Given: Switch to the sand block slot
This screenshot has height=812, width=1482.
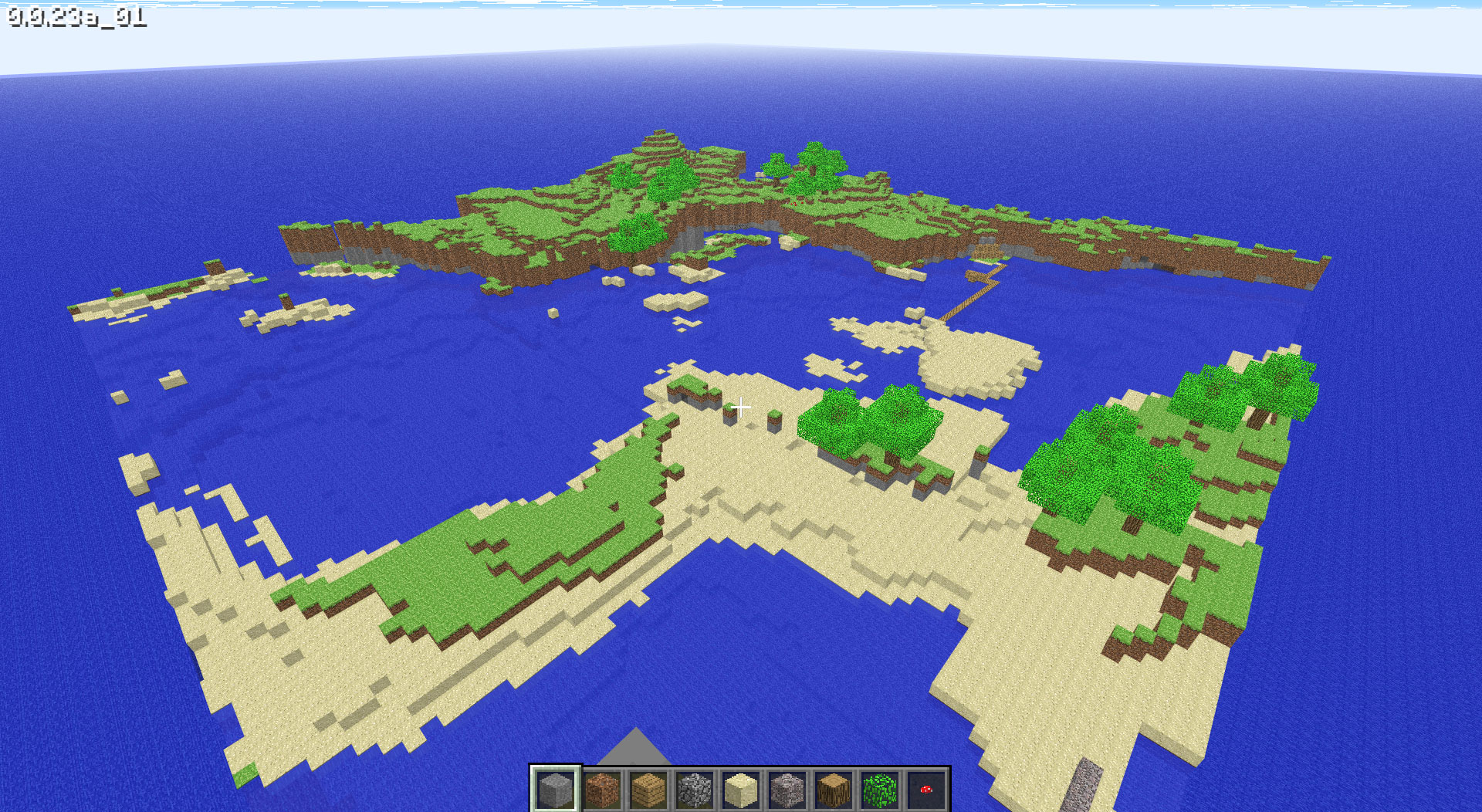Looking at the screenshot, I should [741, 790].
